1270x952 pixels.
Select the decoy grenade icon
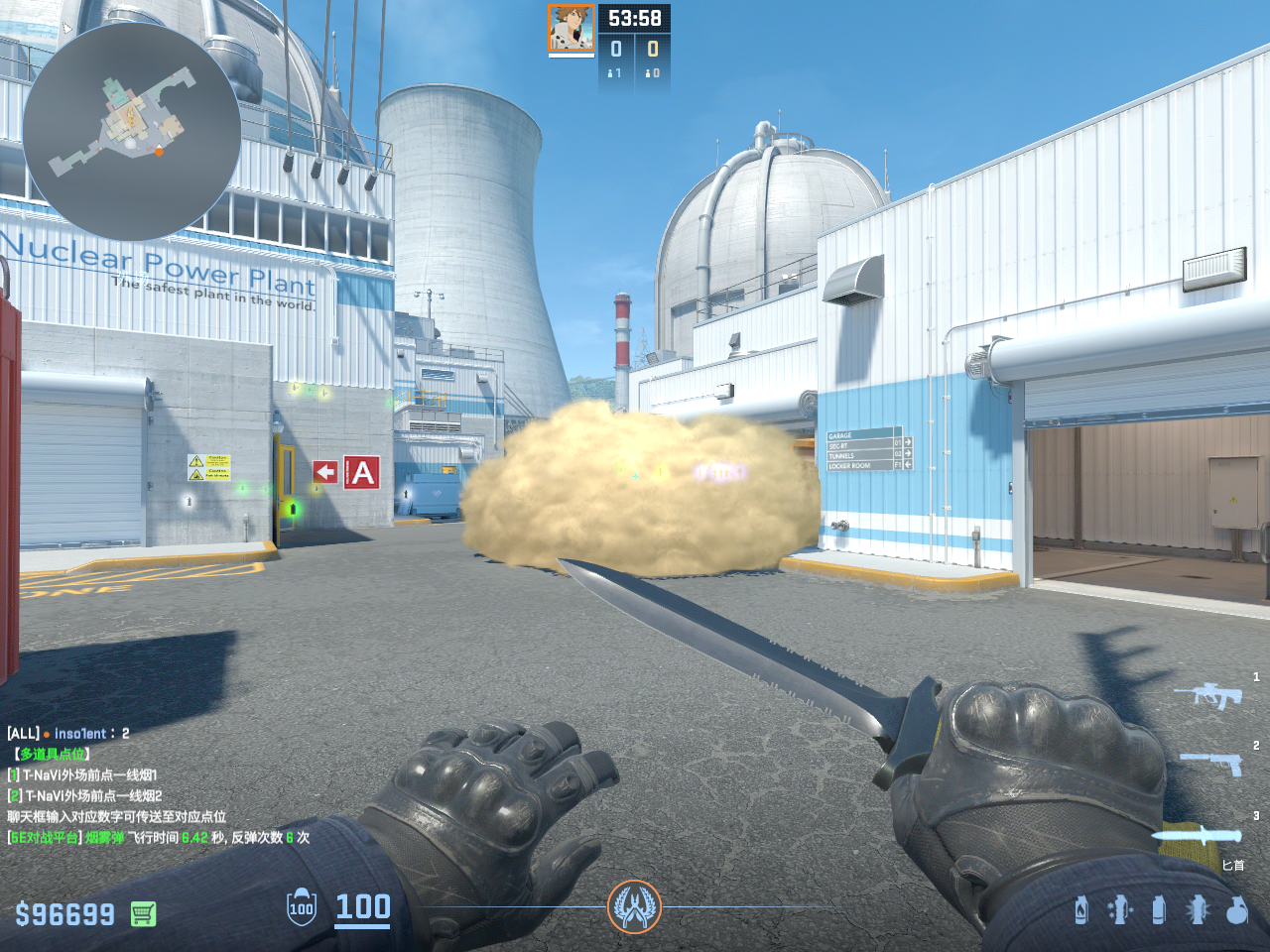click(1120, 909)
